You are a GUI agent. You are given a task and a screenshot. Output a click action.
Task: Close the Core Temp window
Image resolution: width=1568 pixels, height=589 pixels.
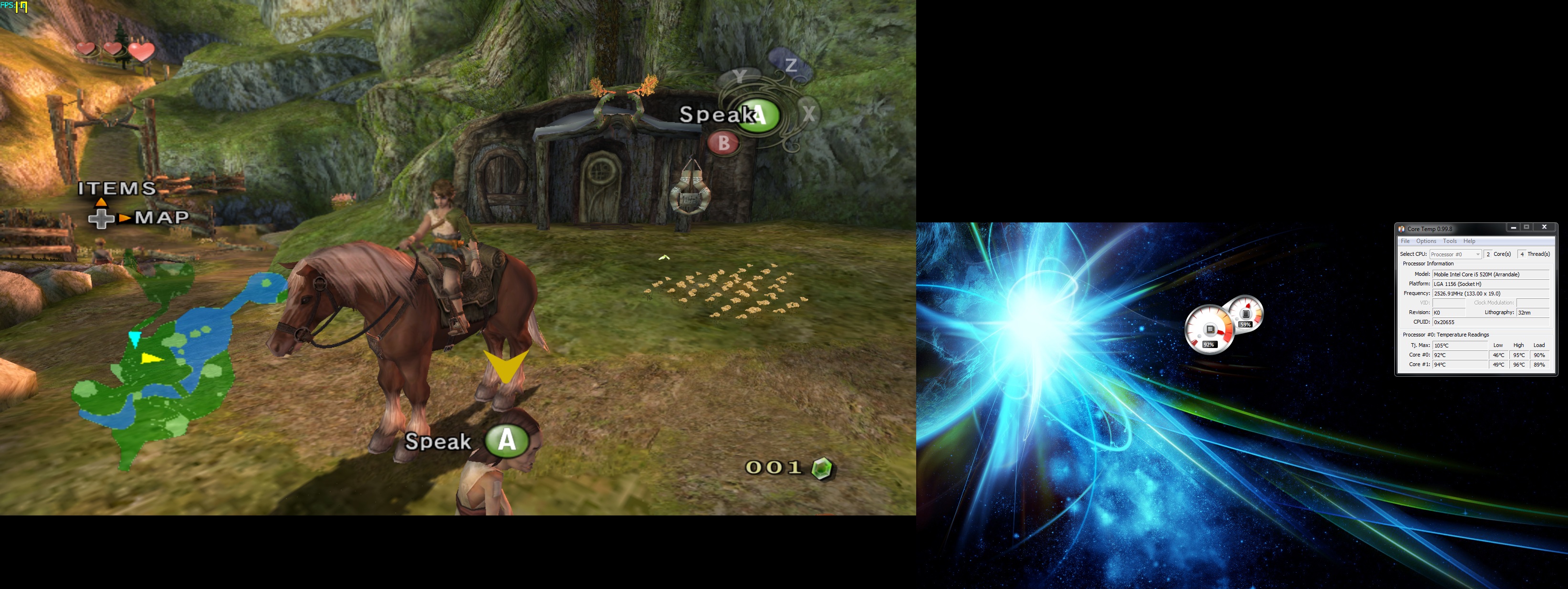(x=1544, y=227)
